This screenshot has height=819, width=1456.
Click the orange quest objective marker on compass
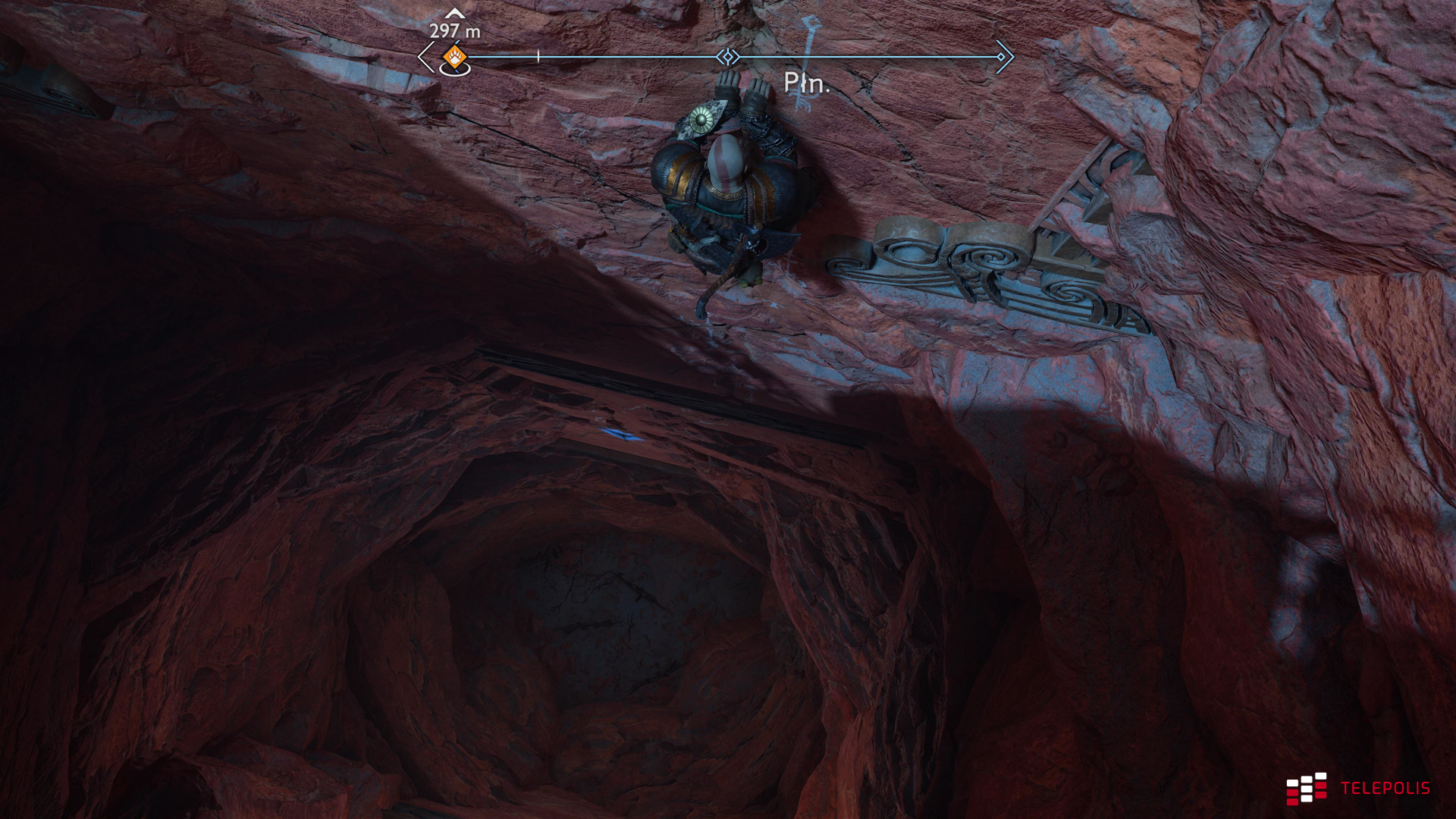click(454, 56)
